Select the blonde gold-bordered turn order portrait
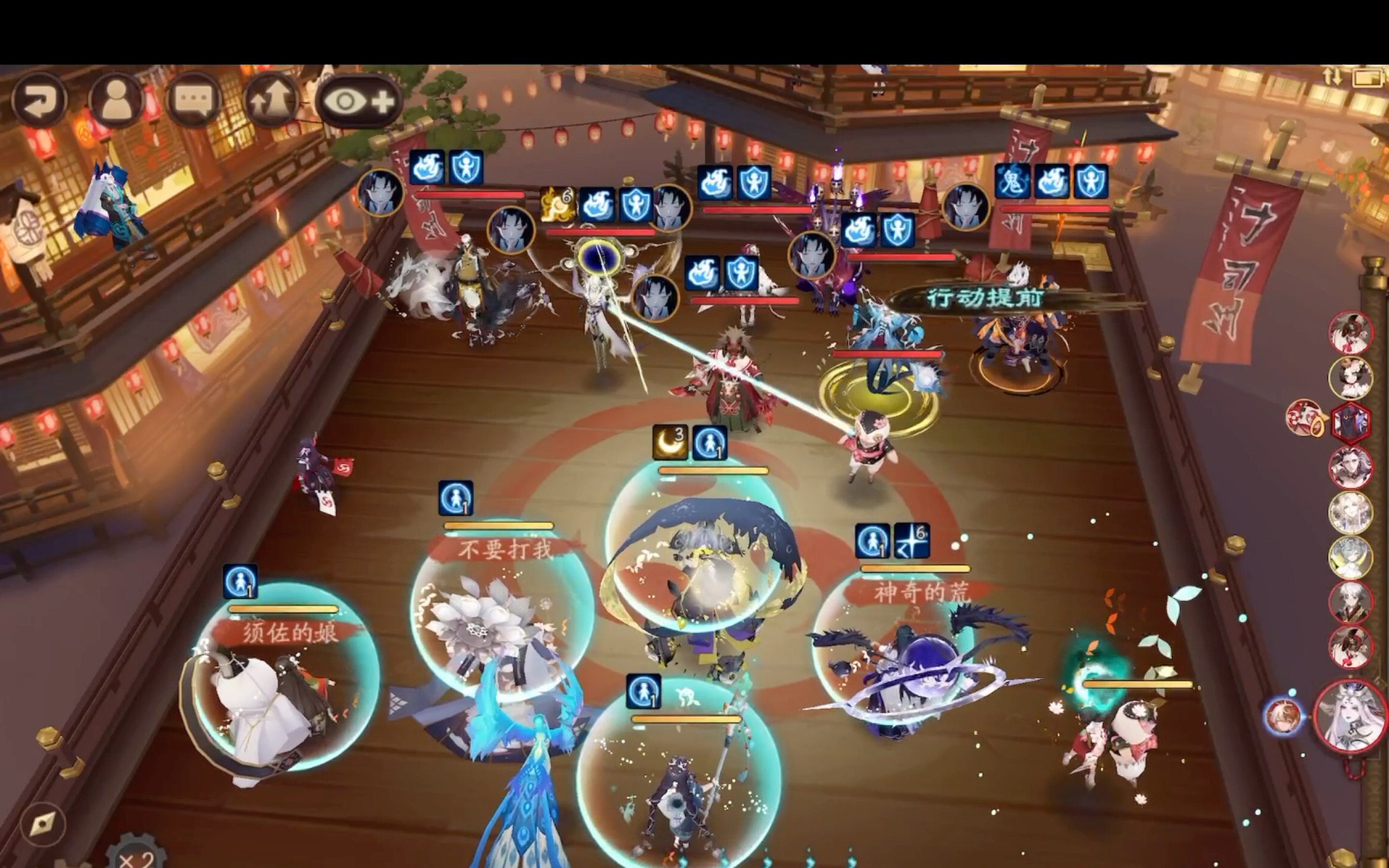This screenshot has height=868, width=1389. (1350, 512)
